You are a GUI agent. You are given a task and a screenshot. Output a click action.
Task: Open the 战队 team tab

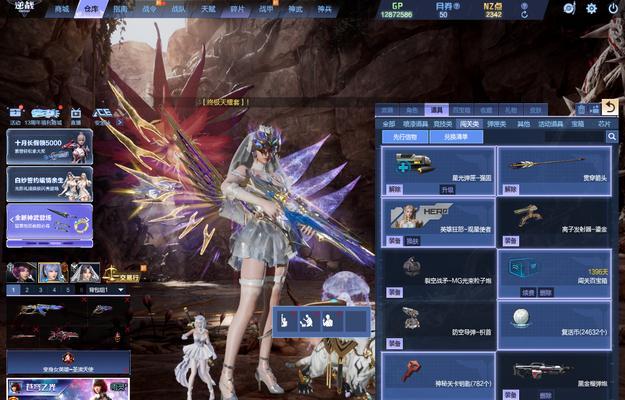(179, 9)
